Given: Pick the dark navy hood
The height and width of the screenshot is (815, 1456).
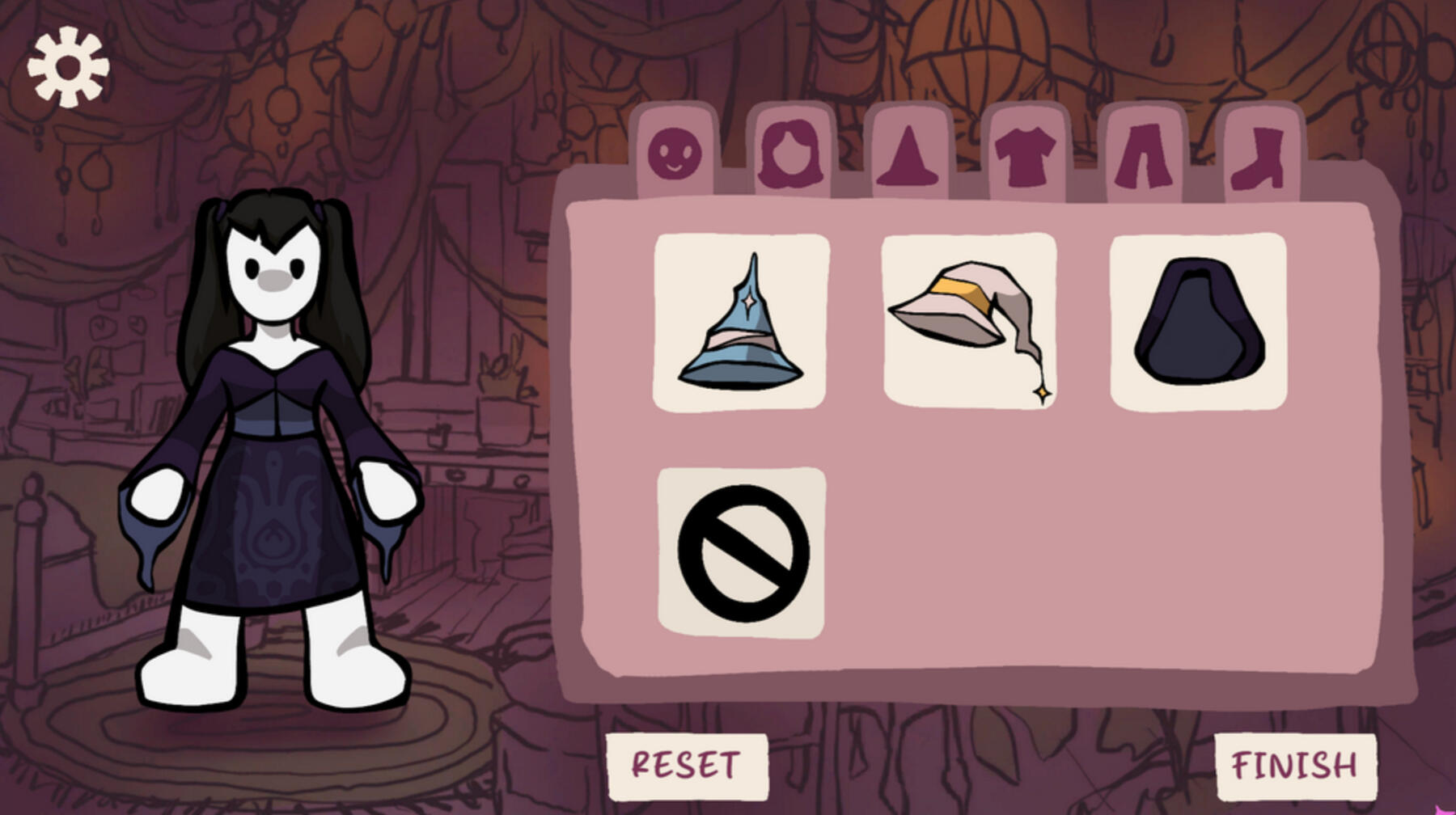Looking at the screenshot, I should tap(1199, 322).
